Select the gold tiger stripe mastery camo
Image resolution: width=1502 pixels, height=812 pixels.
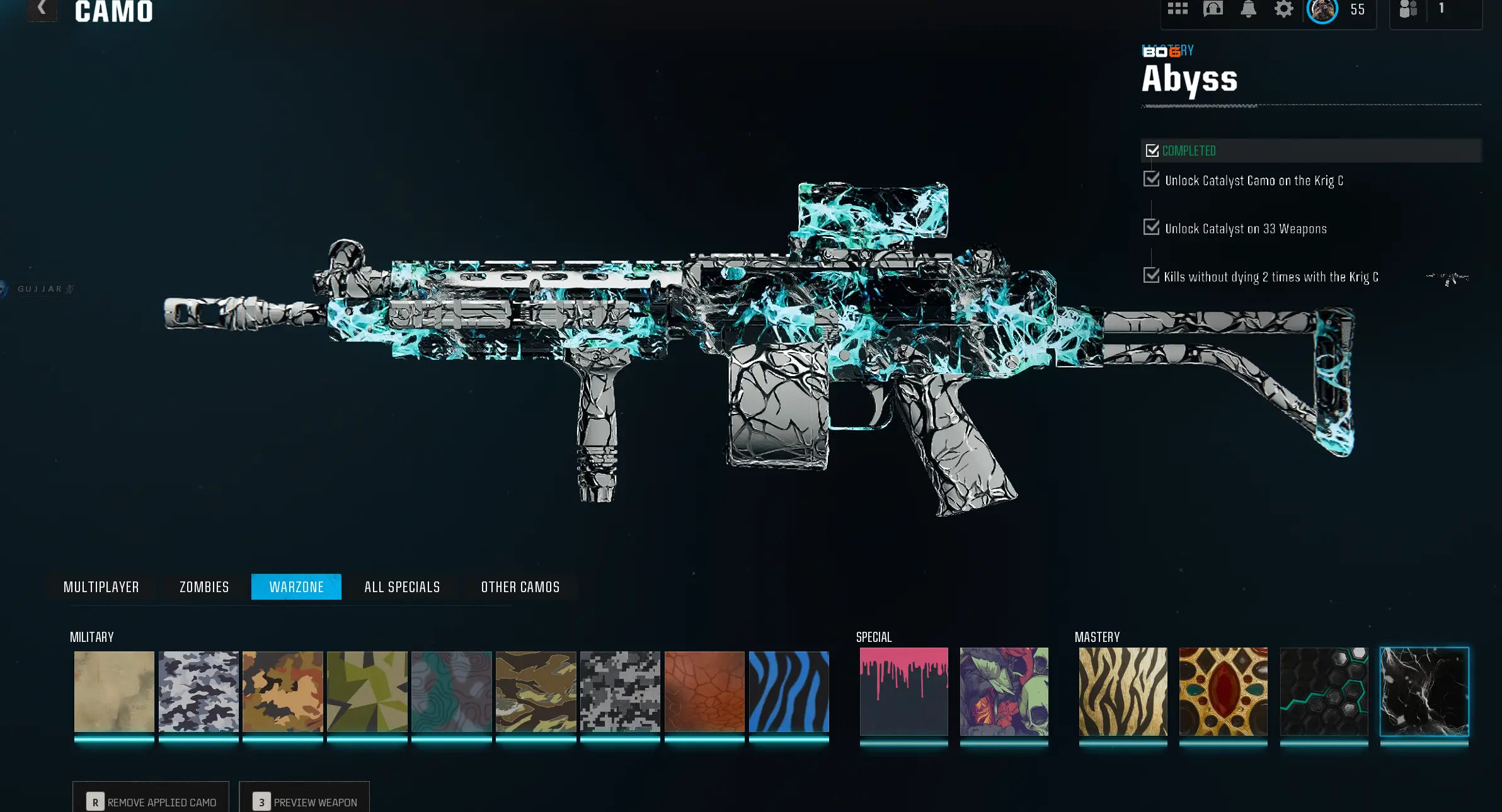pyautogui.click(x=1123, y=692)
